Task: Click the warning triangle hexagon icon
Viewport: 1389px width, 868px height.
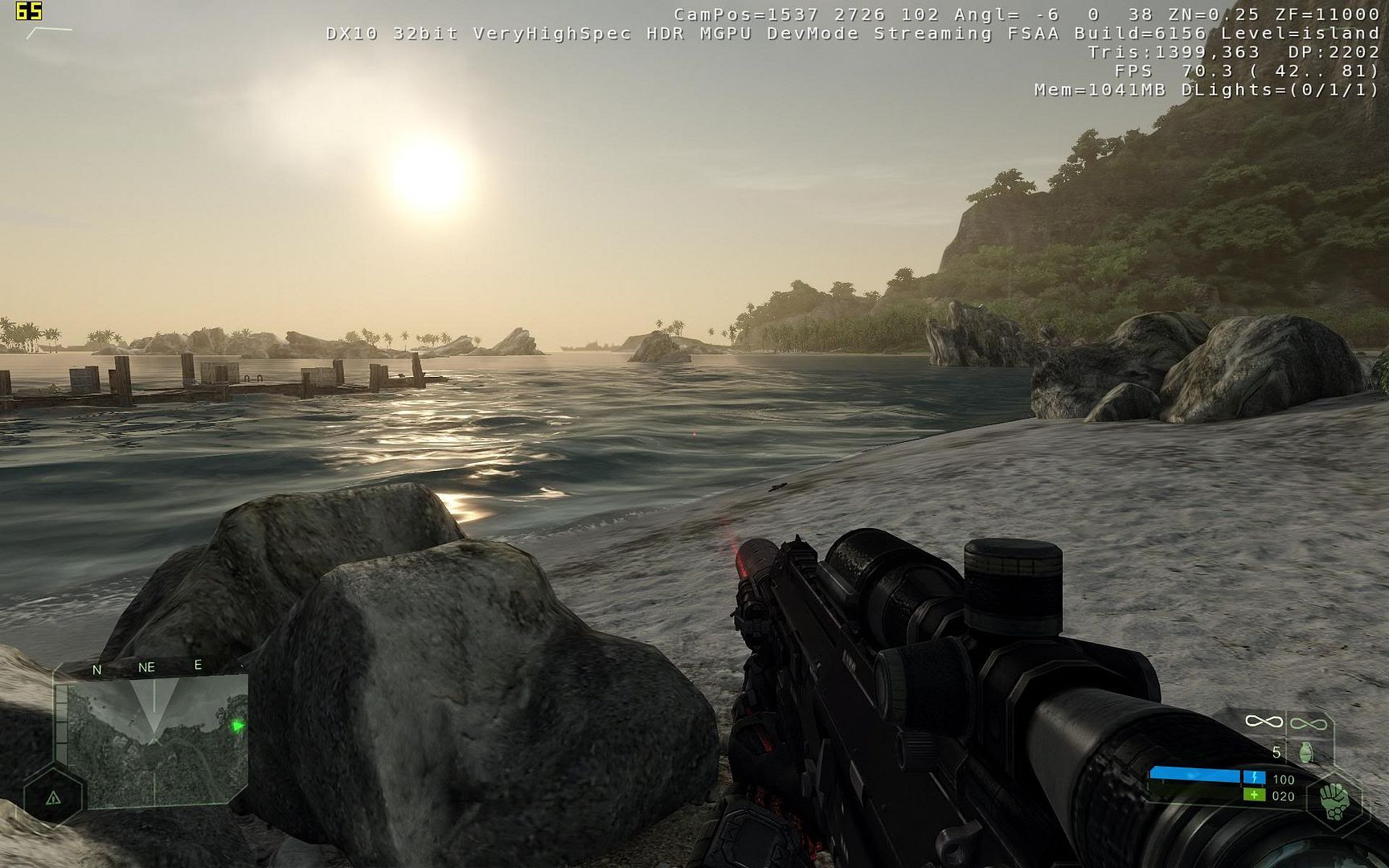Action: (53, 797)
